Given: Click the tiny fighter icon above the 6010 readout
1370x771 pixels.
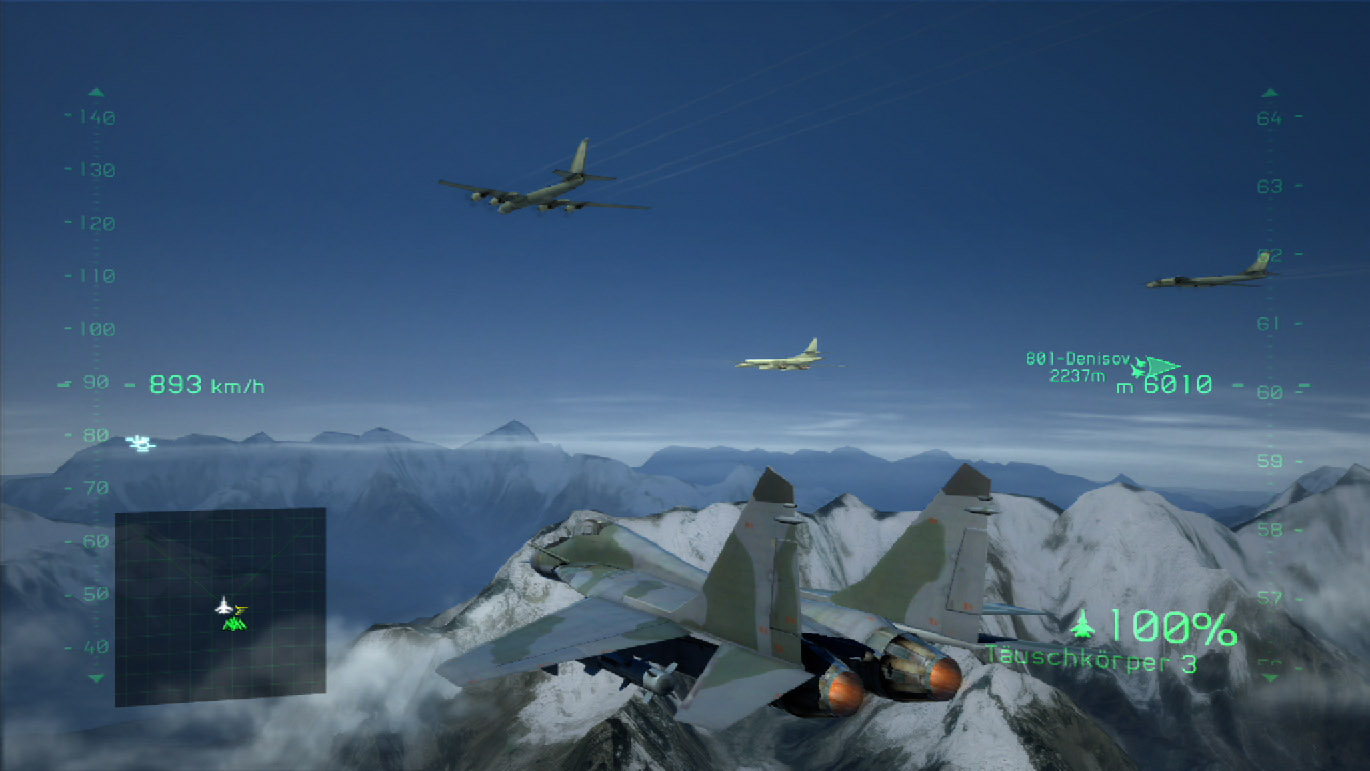Looking at the screenshot, I should coord(1140,361).
